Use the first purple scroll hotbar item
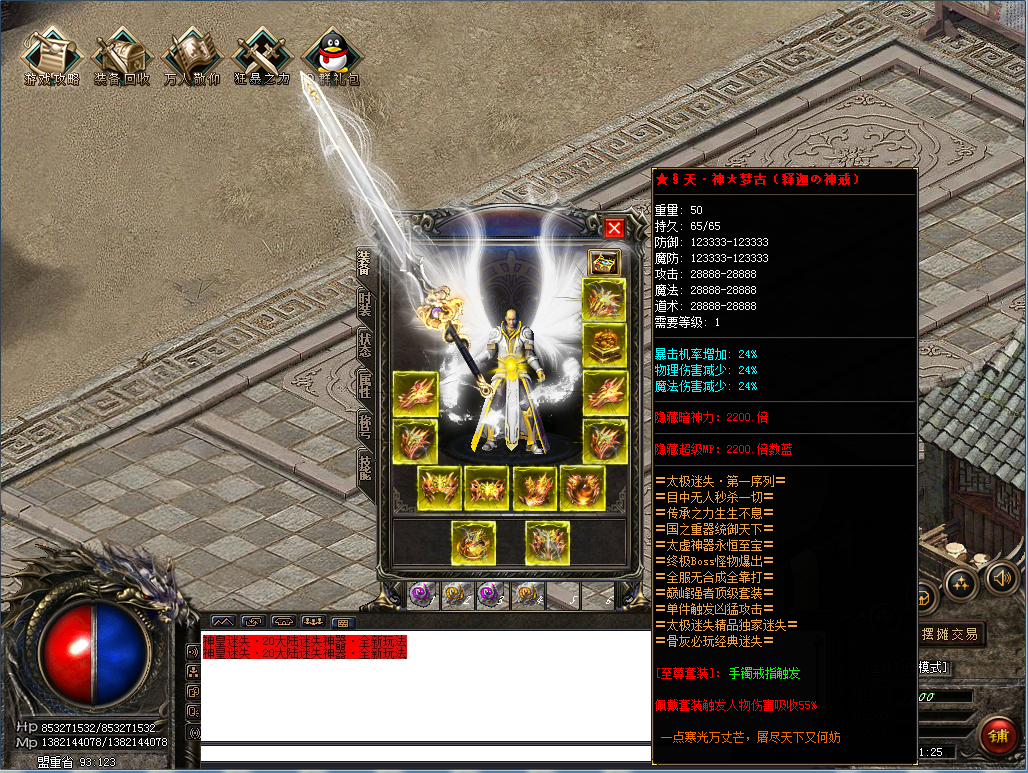Viewport: 1028px width, 773px height. point(421,596)
